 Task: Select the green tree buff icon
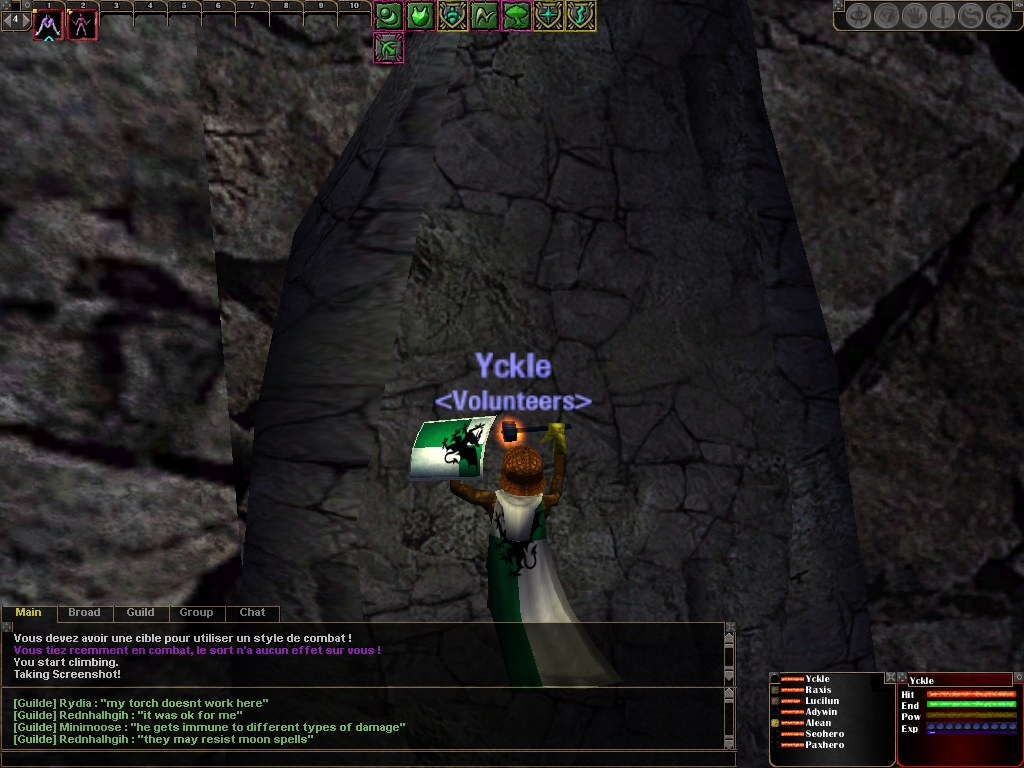point(517,15)
